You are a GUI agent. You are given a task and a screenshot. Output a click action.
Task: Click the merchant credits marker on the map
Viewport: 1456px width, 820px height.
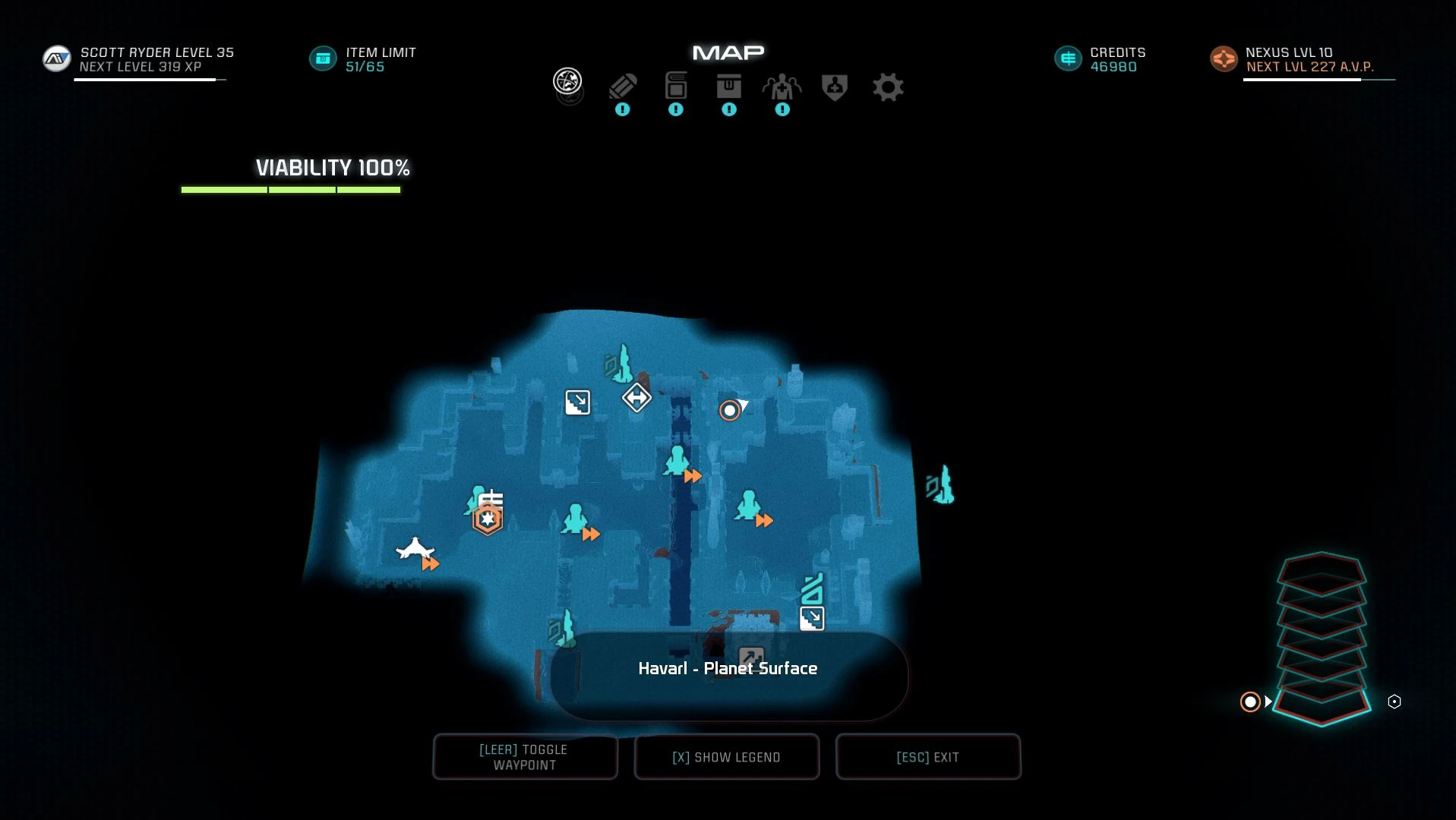click(x=491, y=499)
